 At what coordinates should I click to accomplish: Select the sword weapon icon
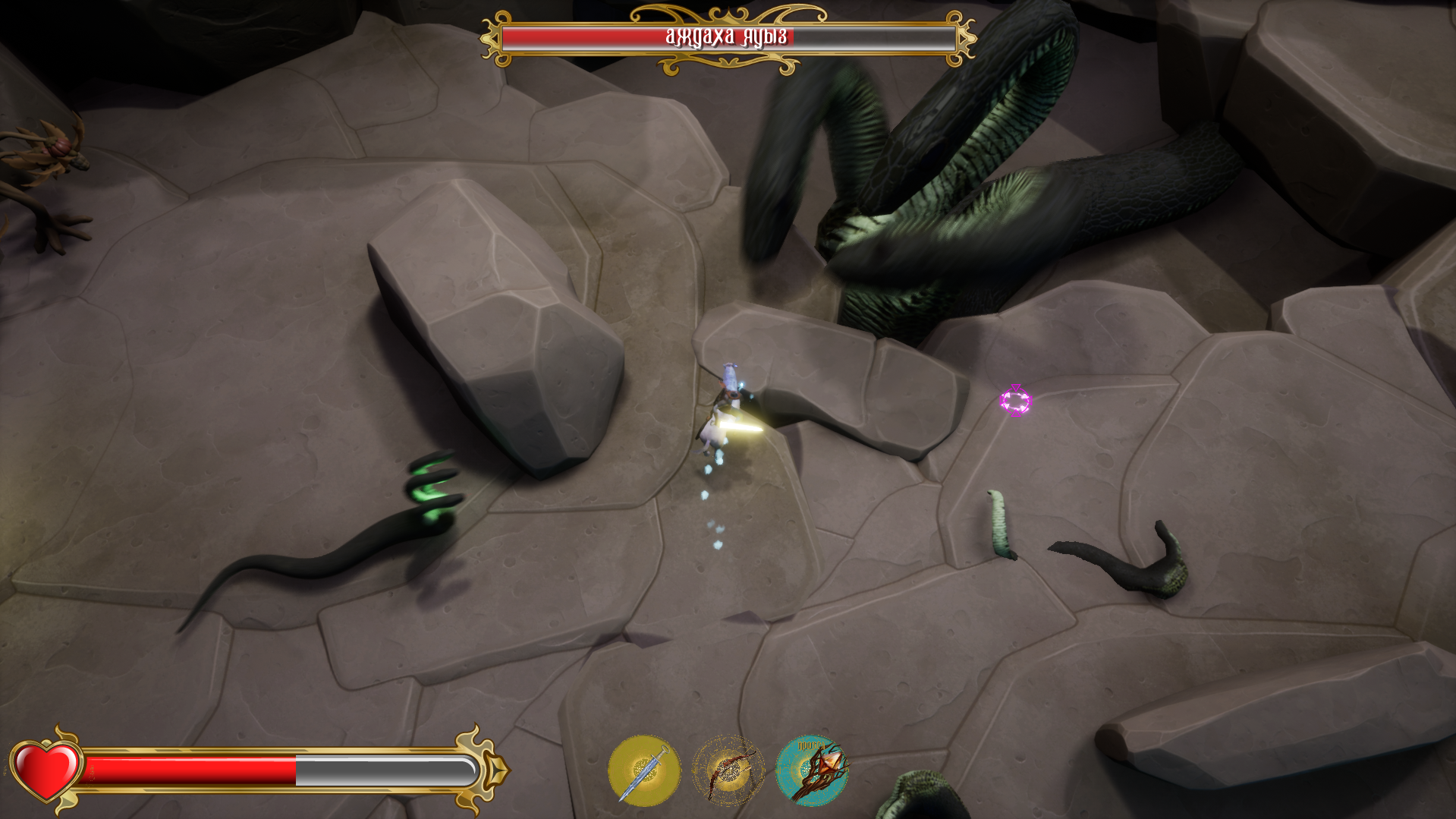point(644,770)
